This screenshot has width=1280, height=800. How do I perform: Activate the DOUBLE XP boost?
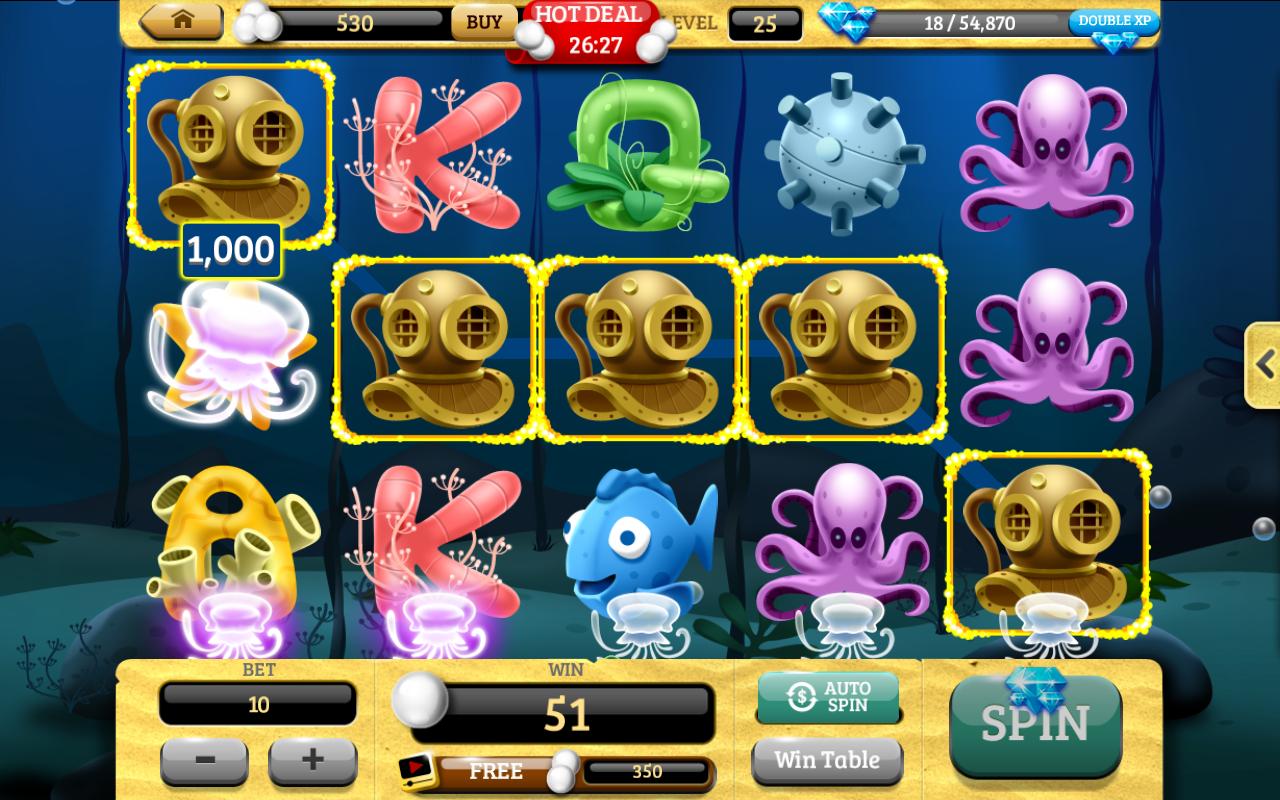(1113, 20)
